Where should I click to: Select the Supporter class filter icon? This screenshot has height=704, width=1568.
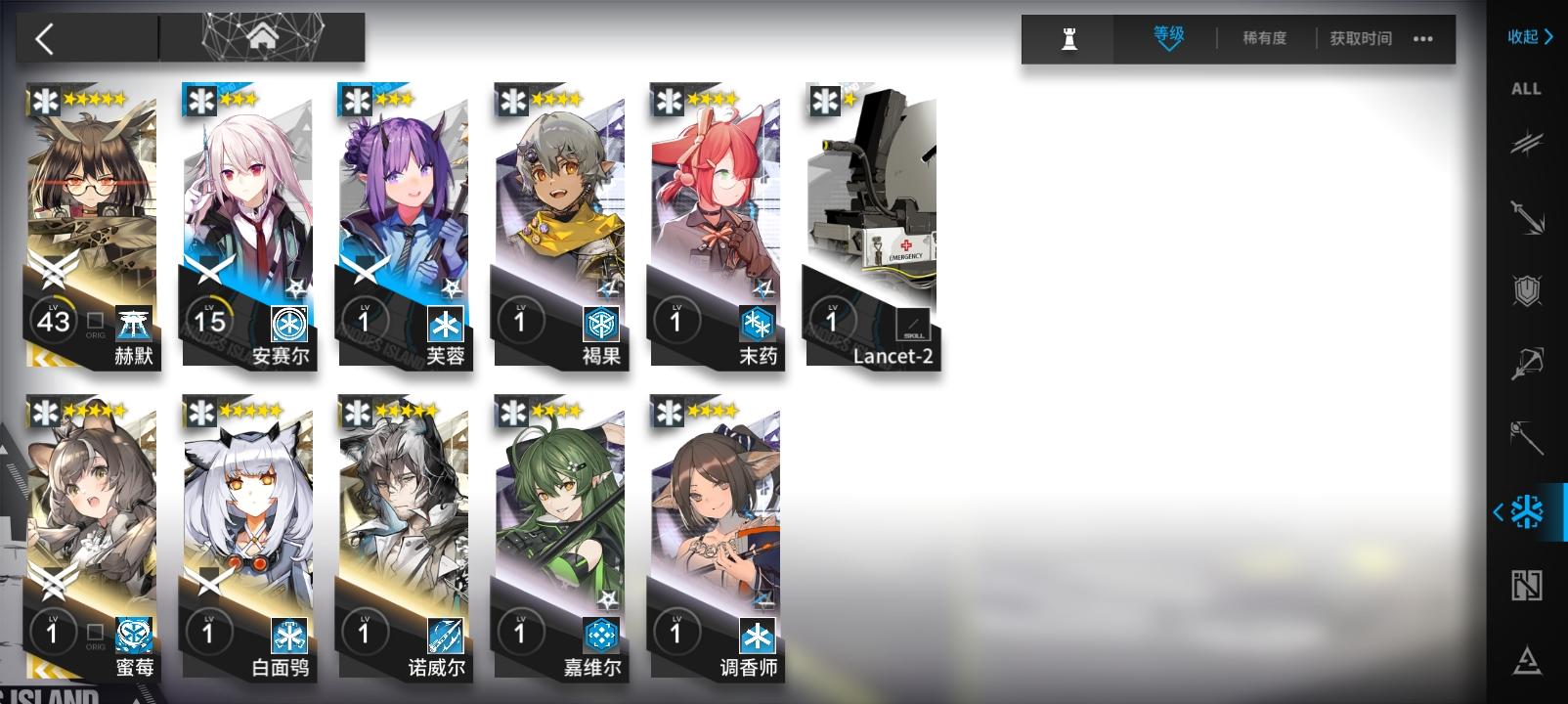pos(1525,588)
